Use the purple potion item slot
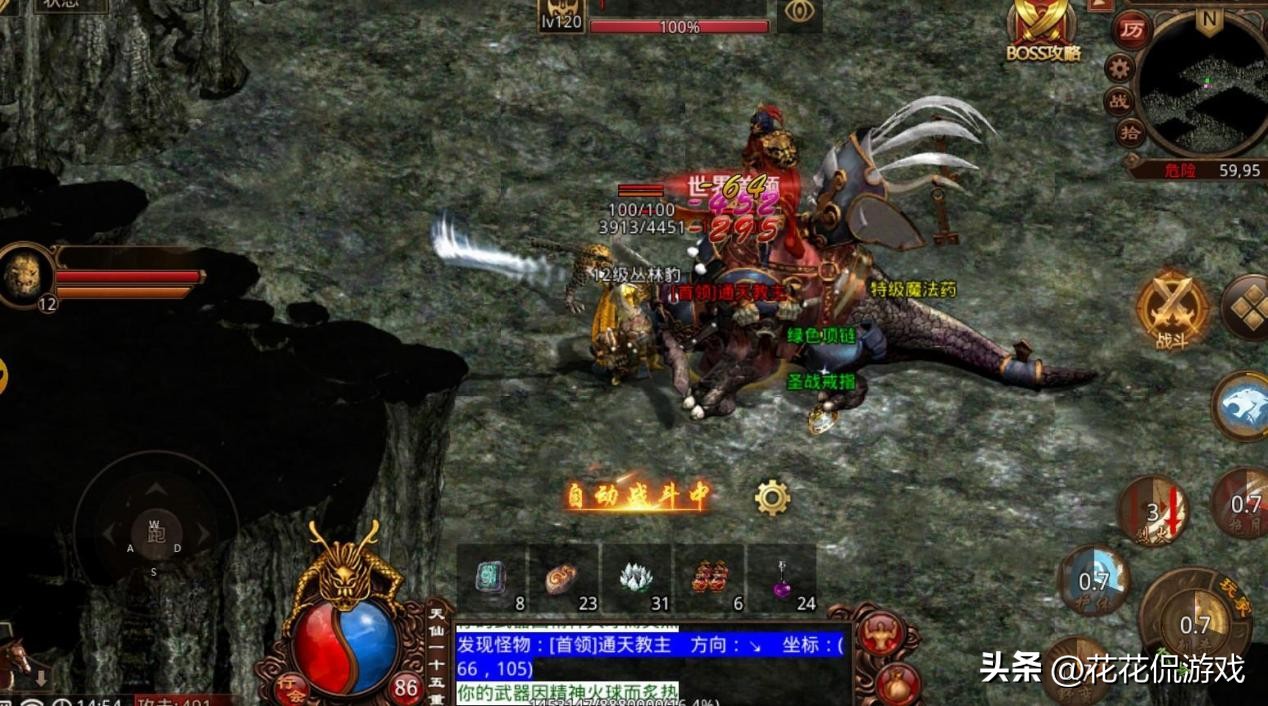The height and width of the screenshot is (706, 1268). 781,578
